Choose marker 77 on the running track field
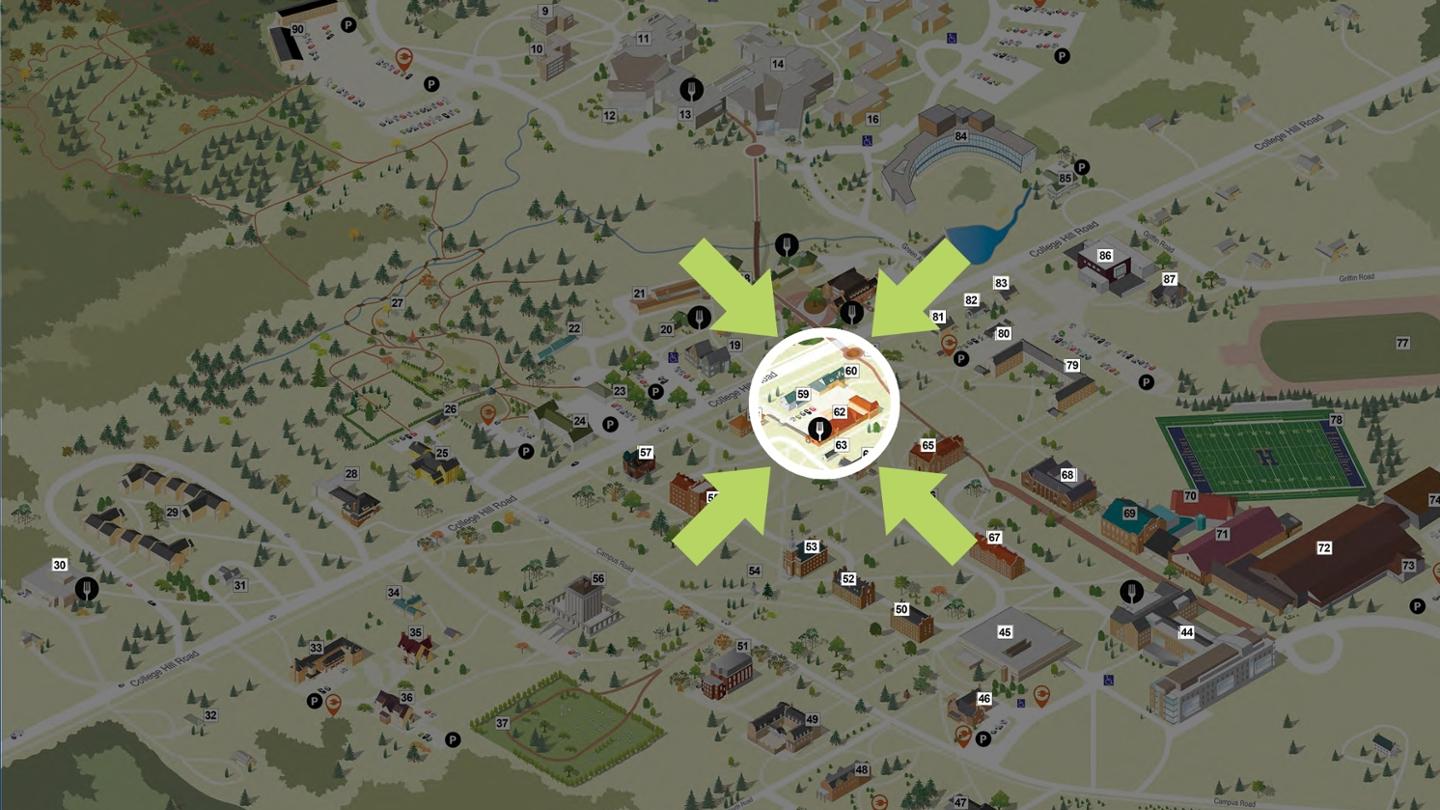Screen dimensions: 1440x810 tap(1402, 343)
